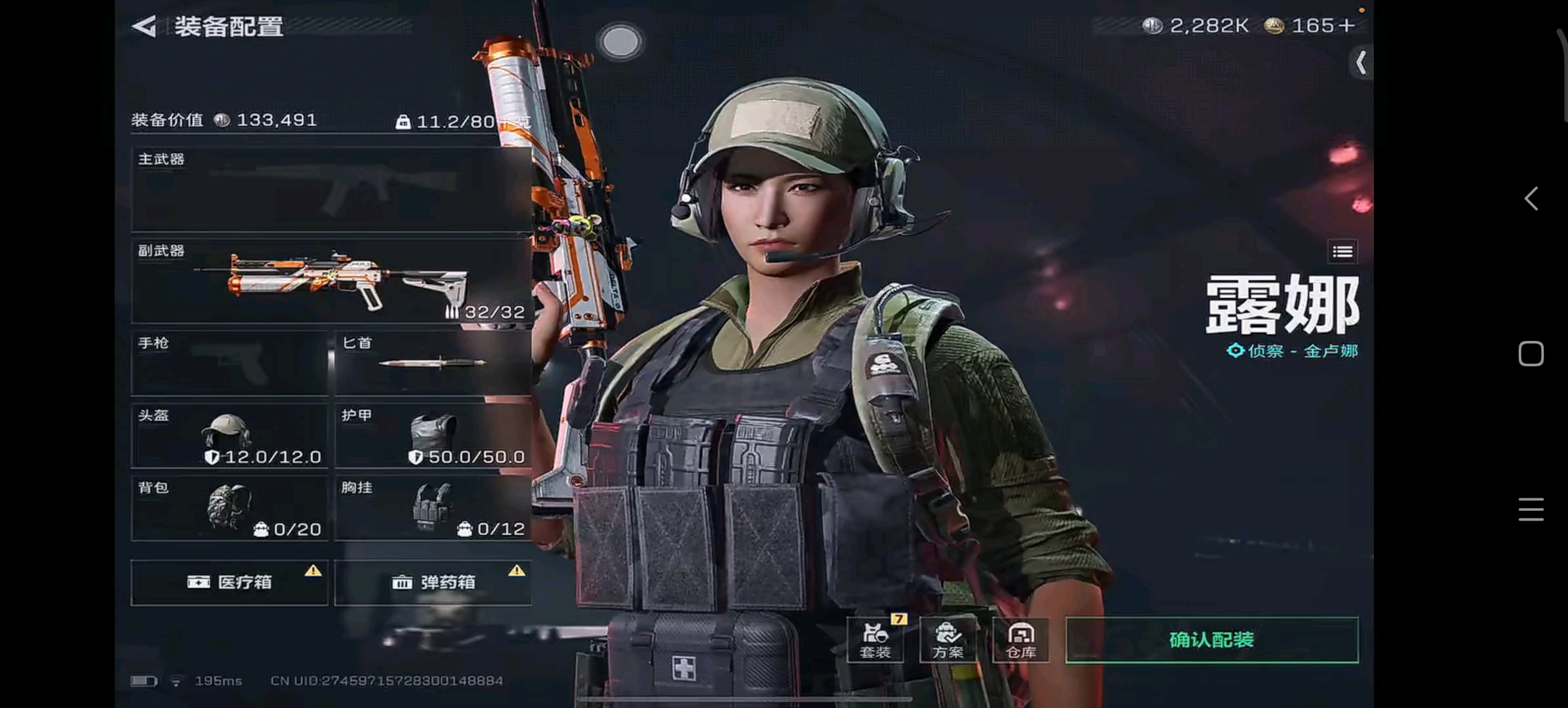Go back using the arrow beside 装备配置
The height and width of the screenshot is (708, 1568).
click(x=144, y=26)
